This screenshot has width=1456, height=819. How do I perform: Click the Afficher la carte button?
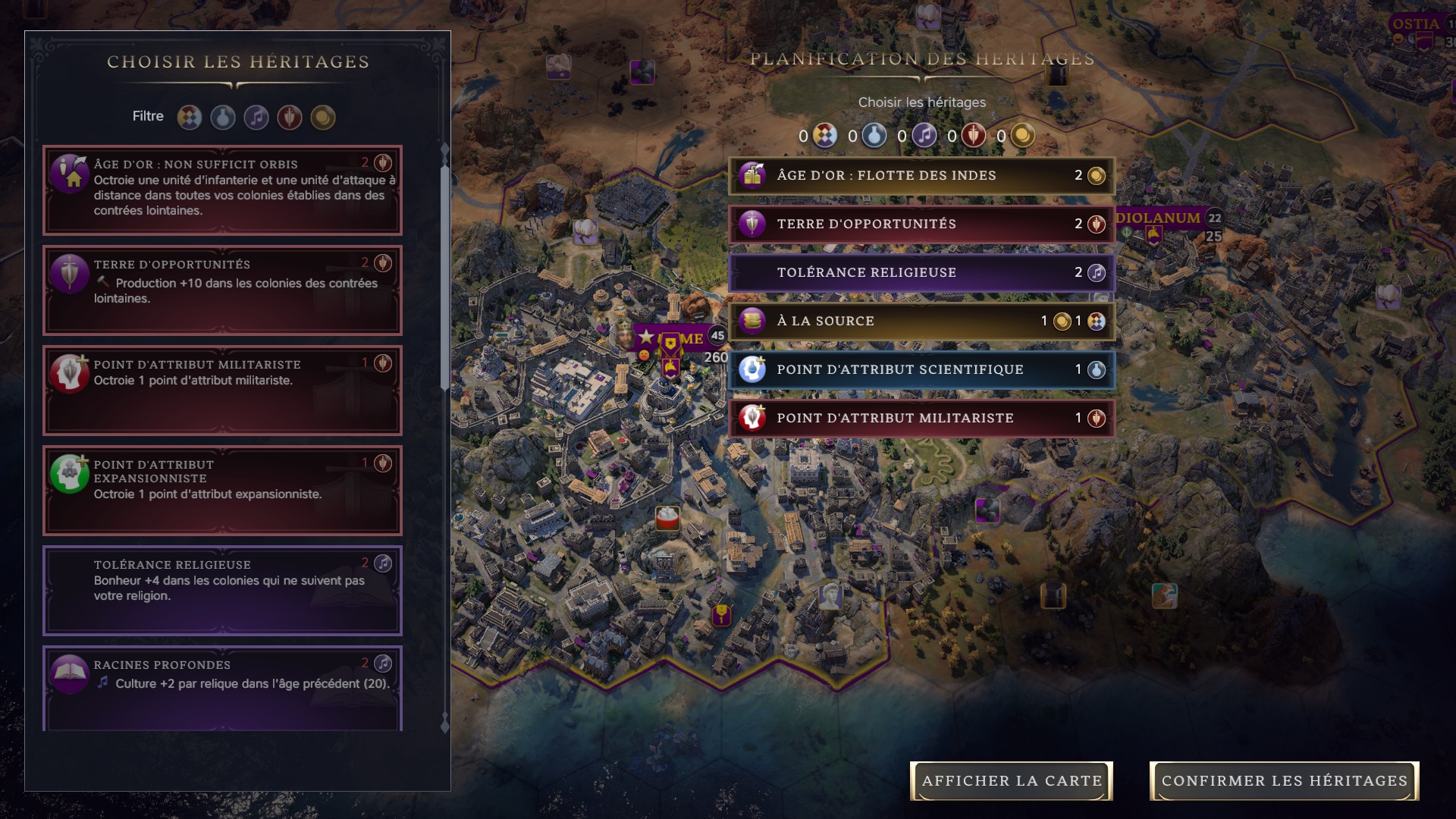pyautogui.click(x=1011, y=780)
